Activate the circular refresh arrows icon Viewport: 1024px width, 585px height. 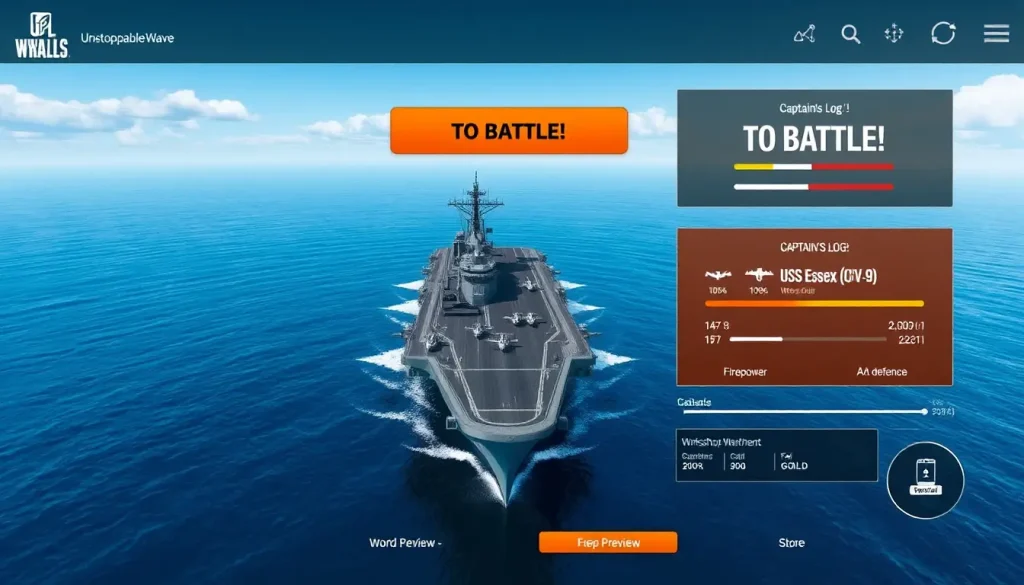[943, 34]
